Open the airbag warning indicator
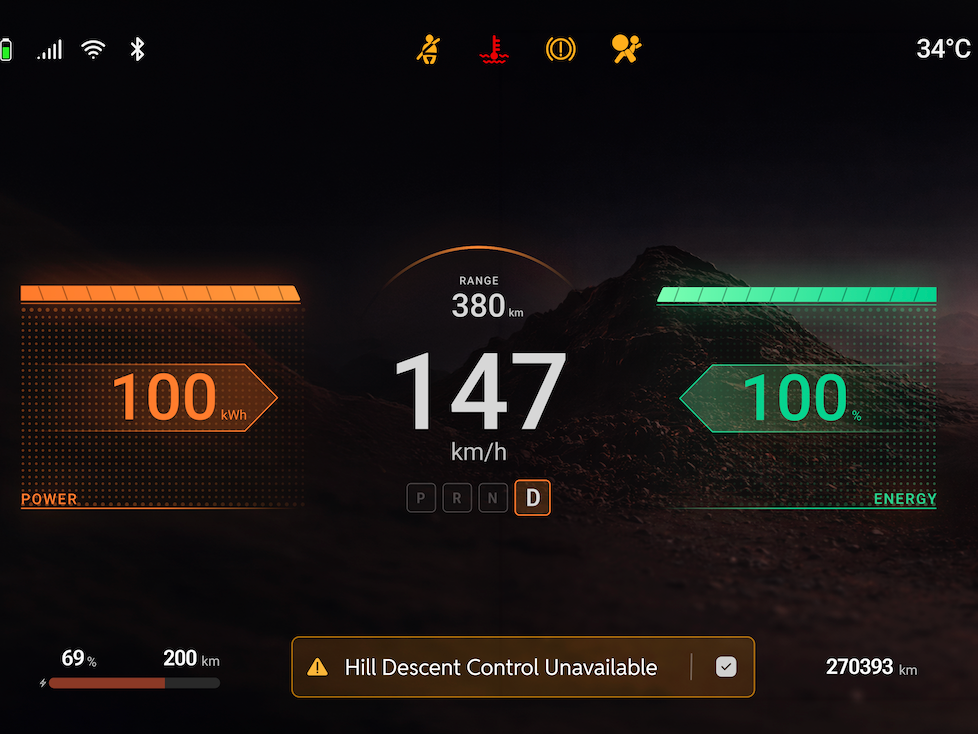 coord(626,49)
